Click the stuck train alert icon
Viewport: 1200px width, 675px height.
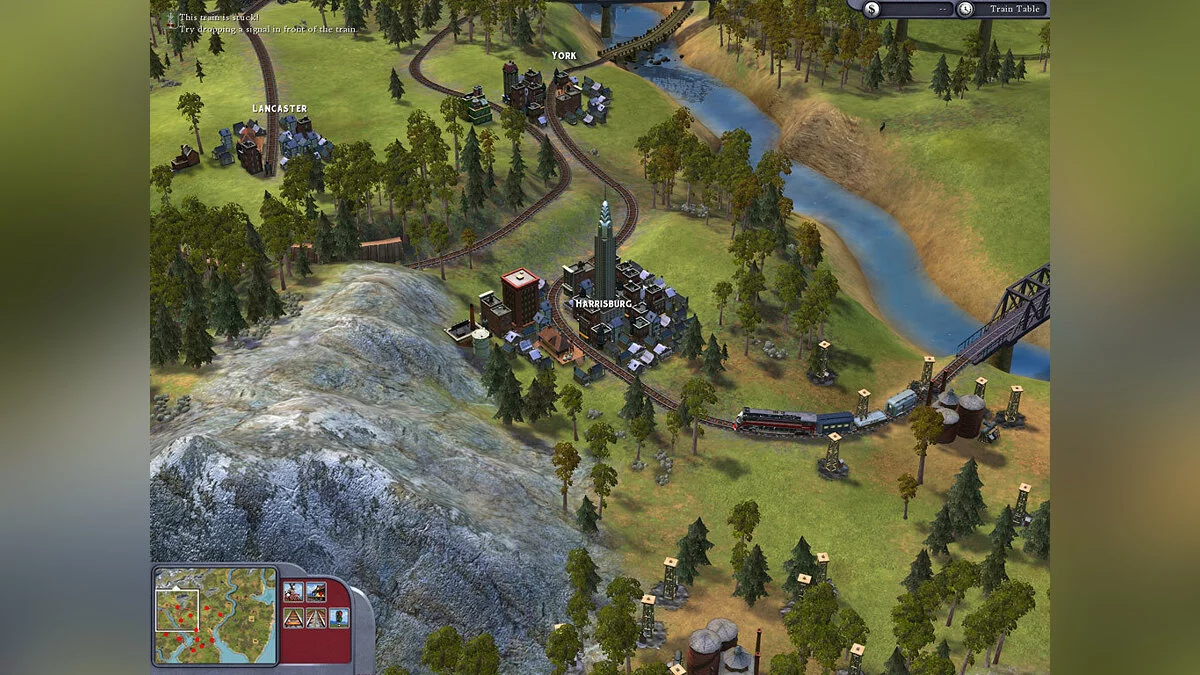(171, 18)
